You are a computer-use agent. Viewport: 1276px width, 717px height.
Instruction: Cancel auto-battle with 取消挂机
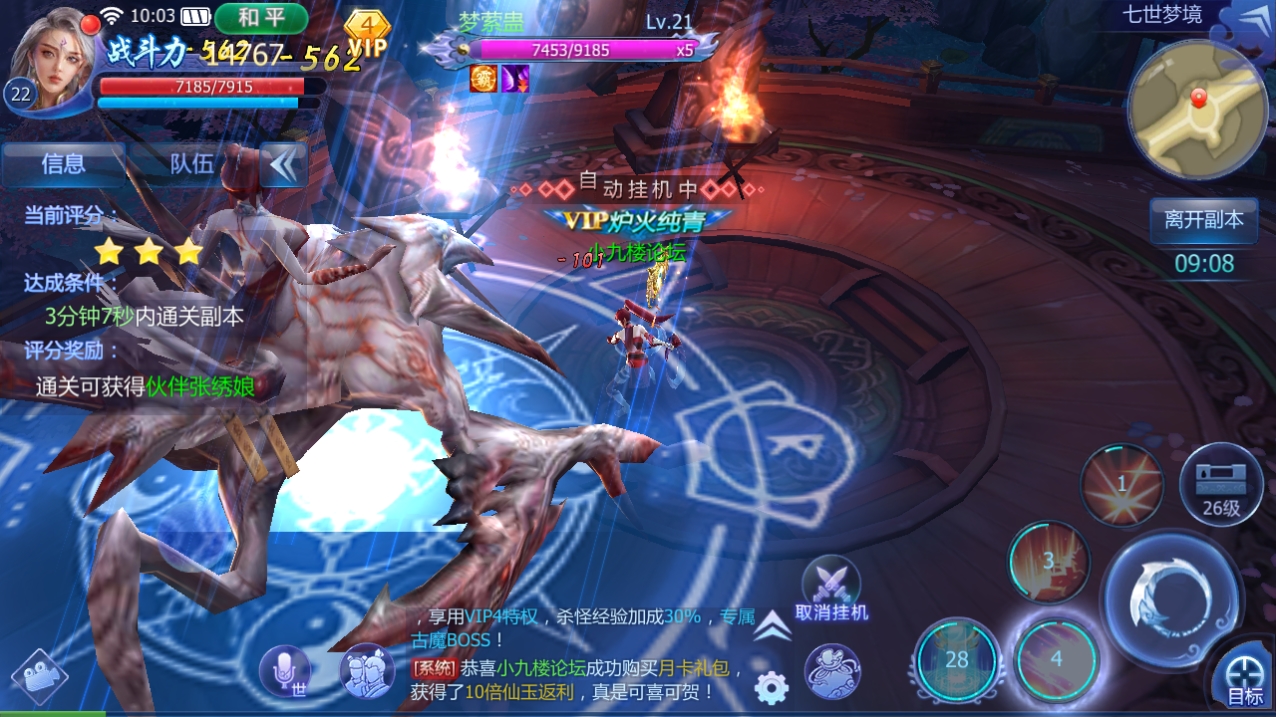pyautogui.click(x=831, y=591)
